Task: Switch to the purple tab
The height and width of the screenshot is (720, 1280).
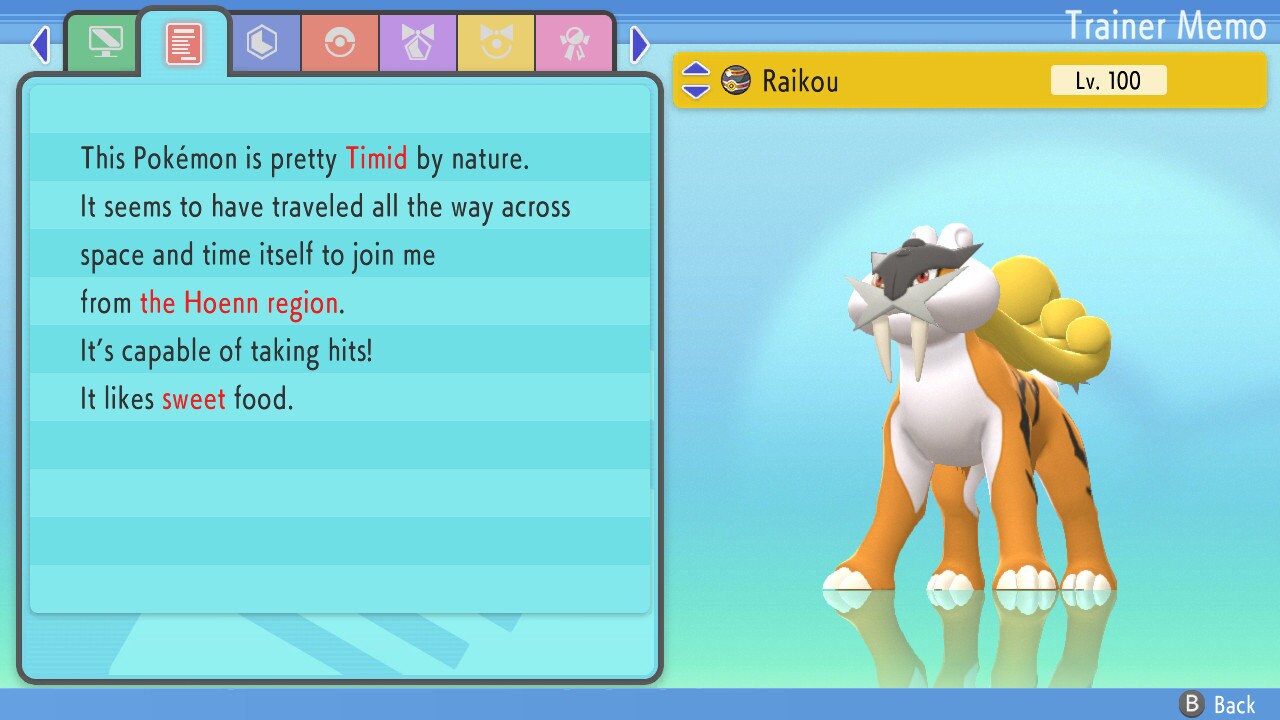Action: pyautogui.click(x=417, y=43)
